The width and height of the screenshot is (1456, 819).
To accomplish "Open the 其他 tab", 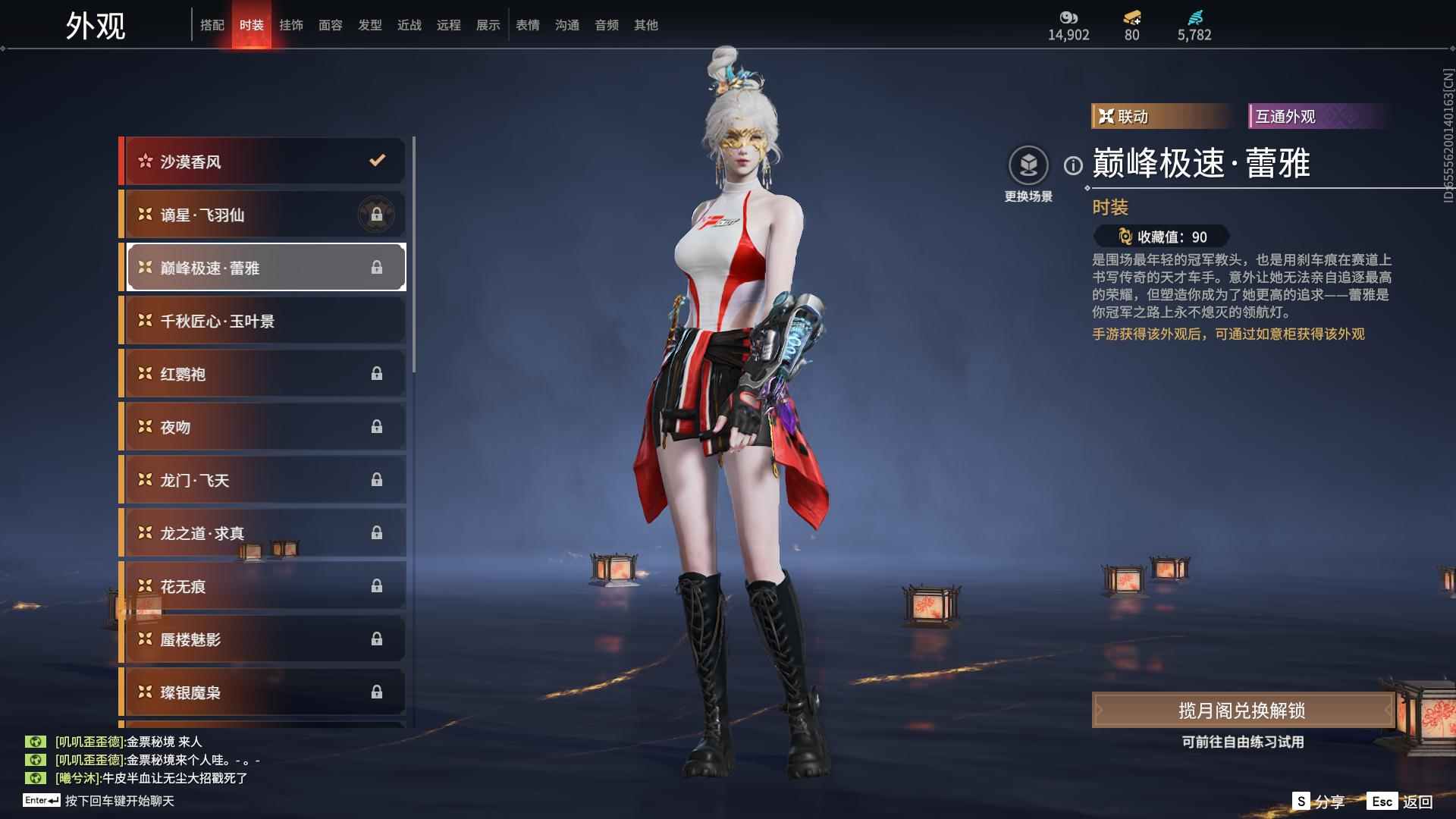I will point(646,25).
